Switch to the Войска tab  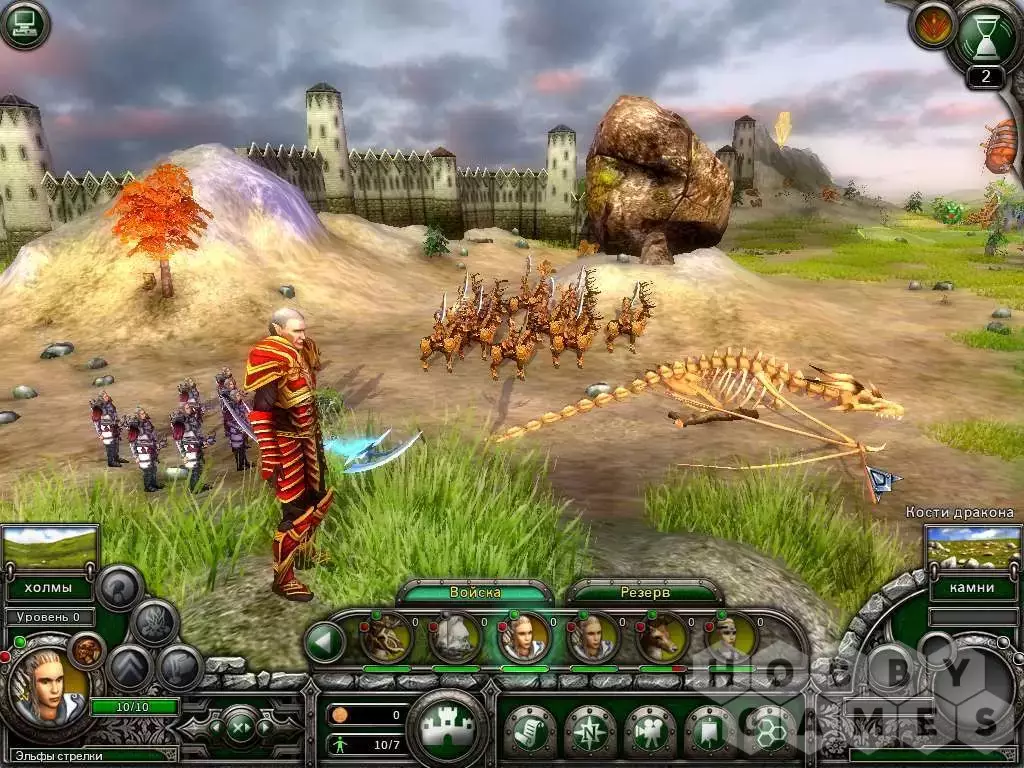coord(474,592)
